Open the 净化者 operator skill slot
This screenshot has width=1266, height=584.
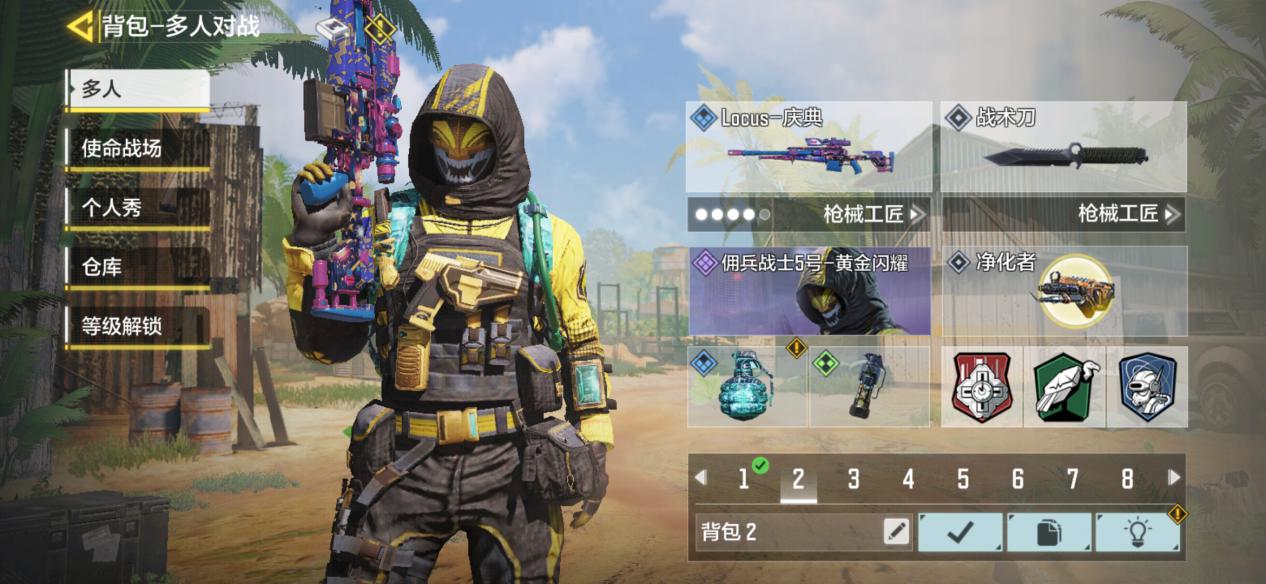tap(1064, 291)
